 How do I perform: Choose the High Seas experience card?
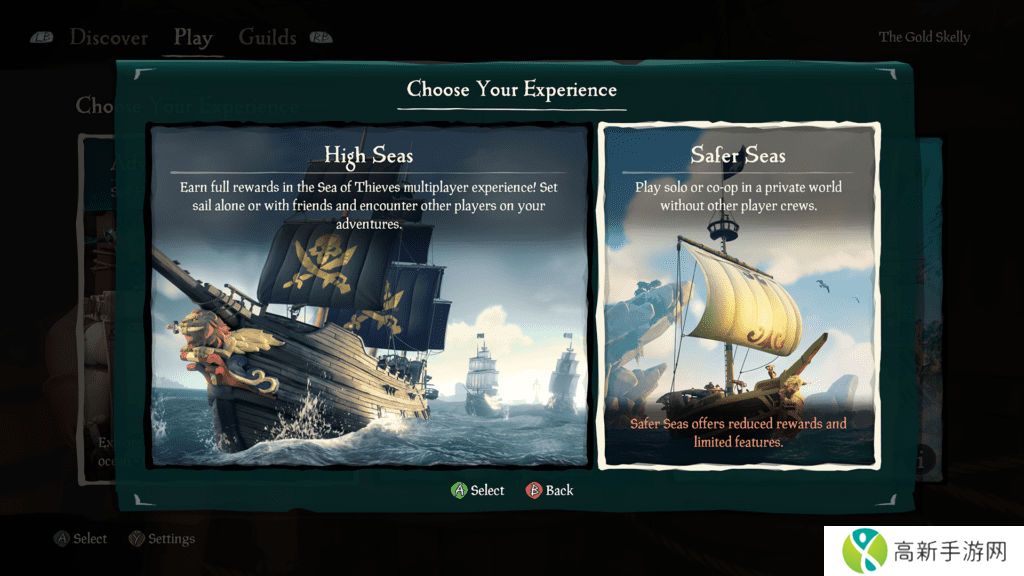(368, 295)
